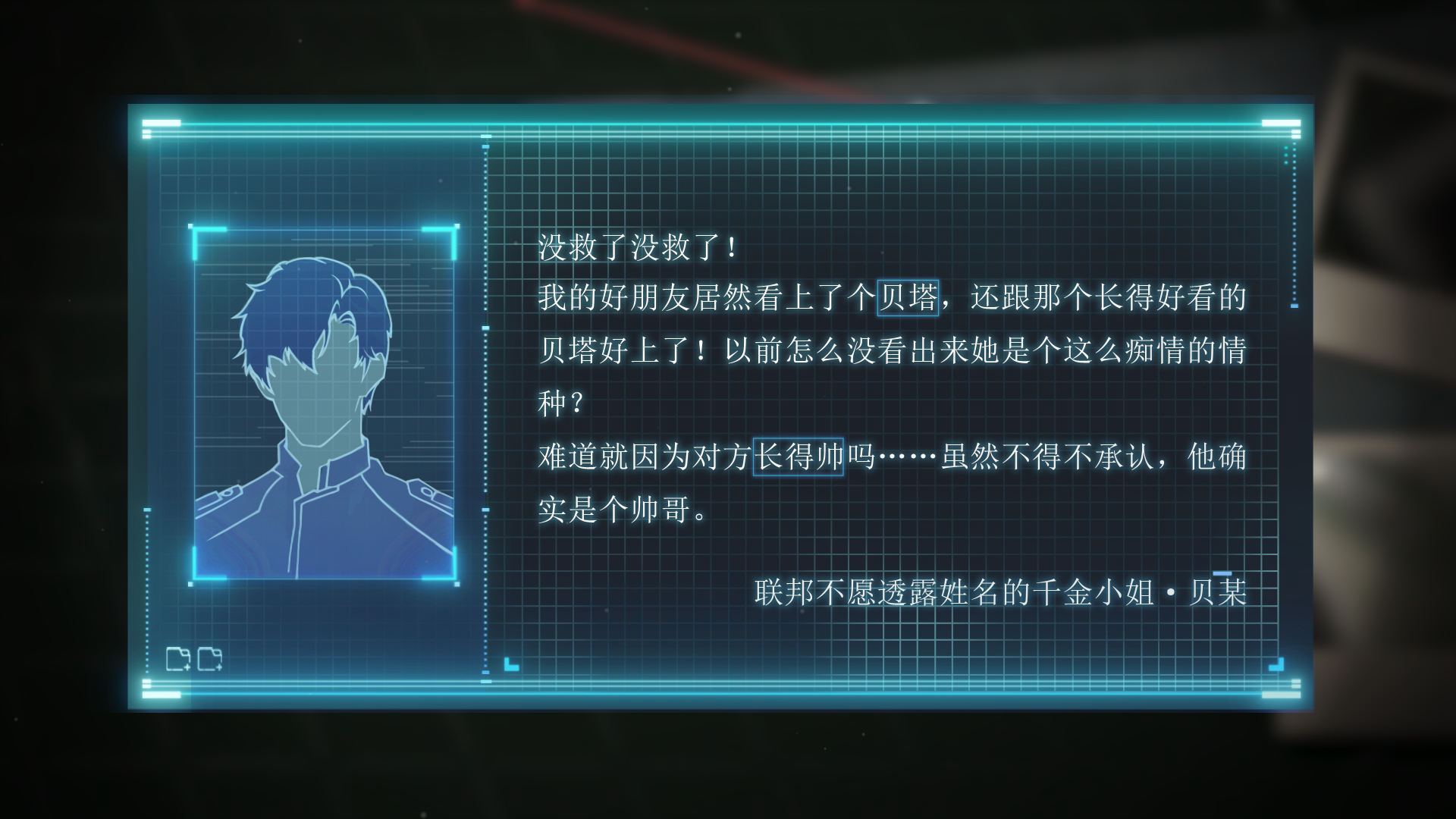Toggle the scan frame around the character portrait
This screenshot has height=819, width=1456.
[x=326, y=402]
